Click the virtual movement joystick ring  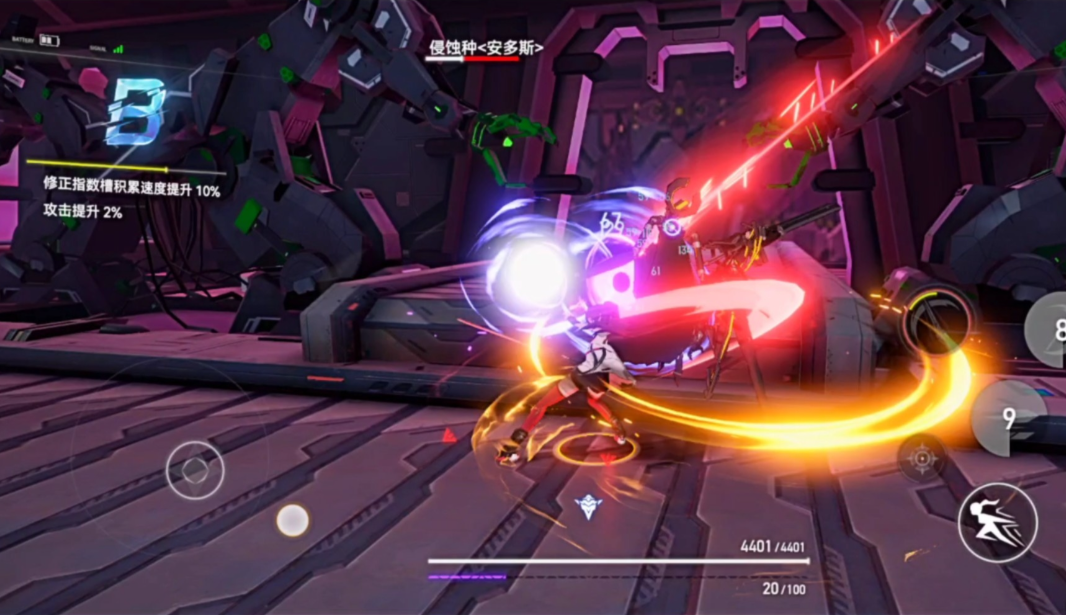pyautogui.click(x=195, y=470)
